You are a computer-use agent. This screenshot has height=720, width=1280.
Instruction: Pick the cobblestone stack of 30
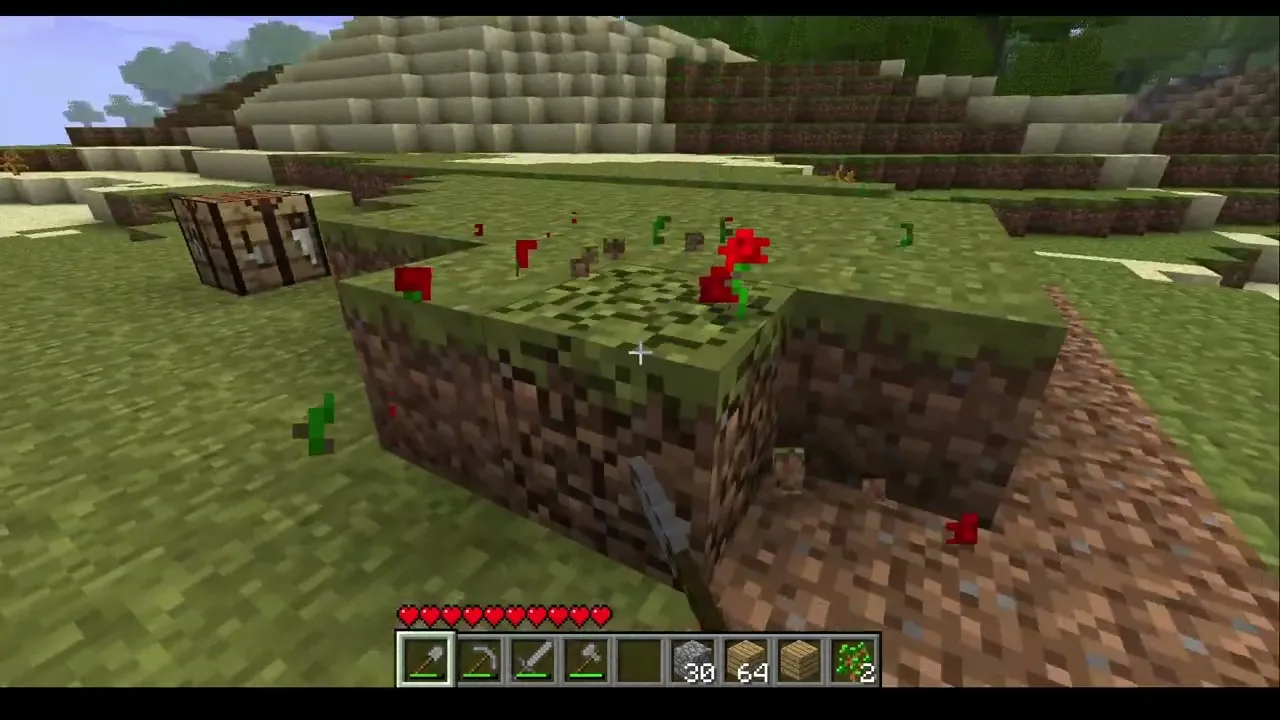692,661
